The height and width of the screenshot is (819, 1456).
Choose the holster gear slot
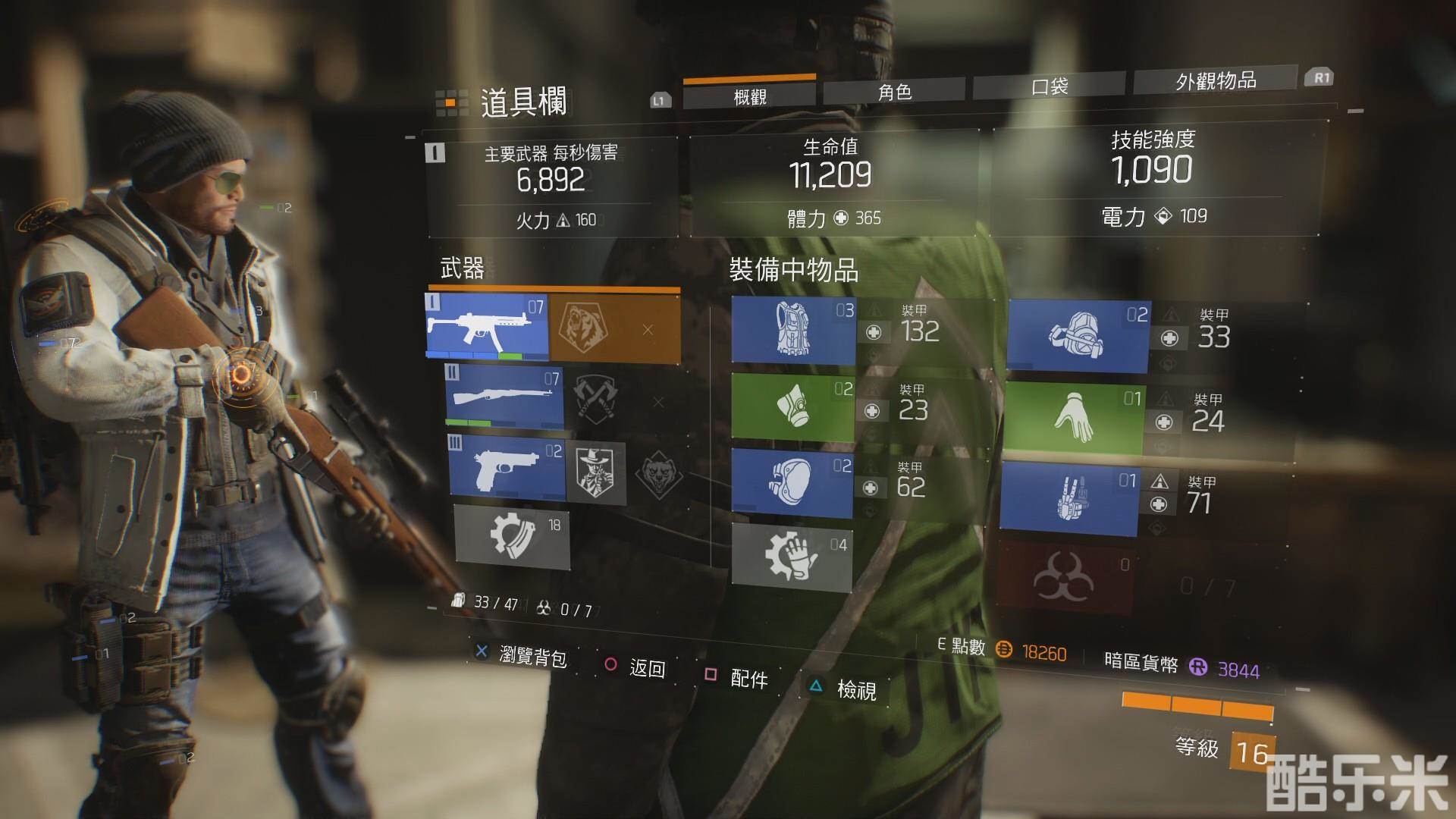tap(1069, 498)
